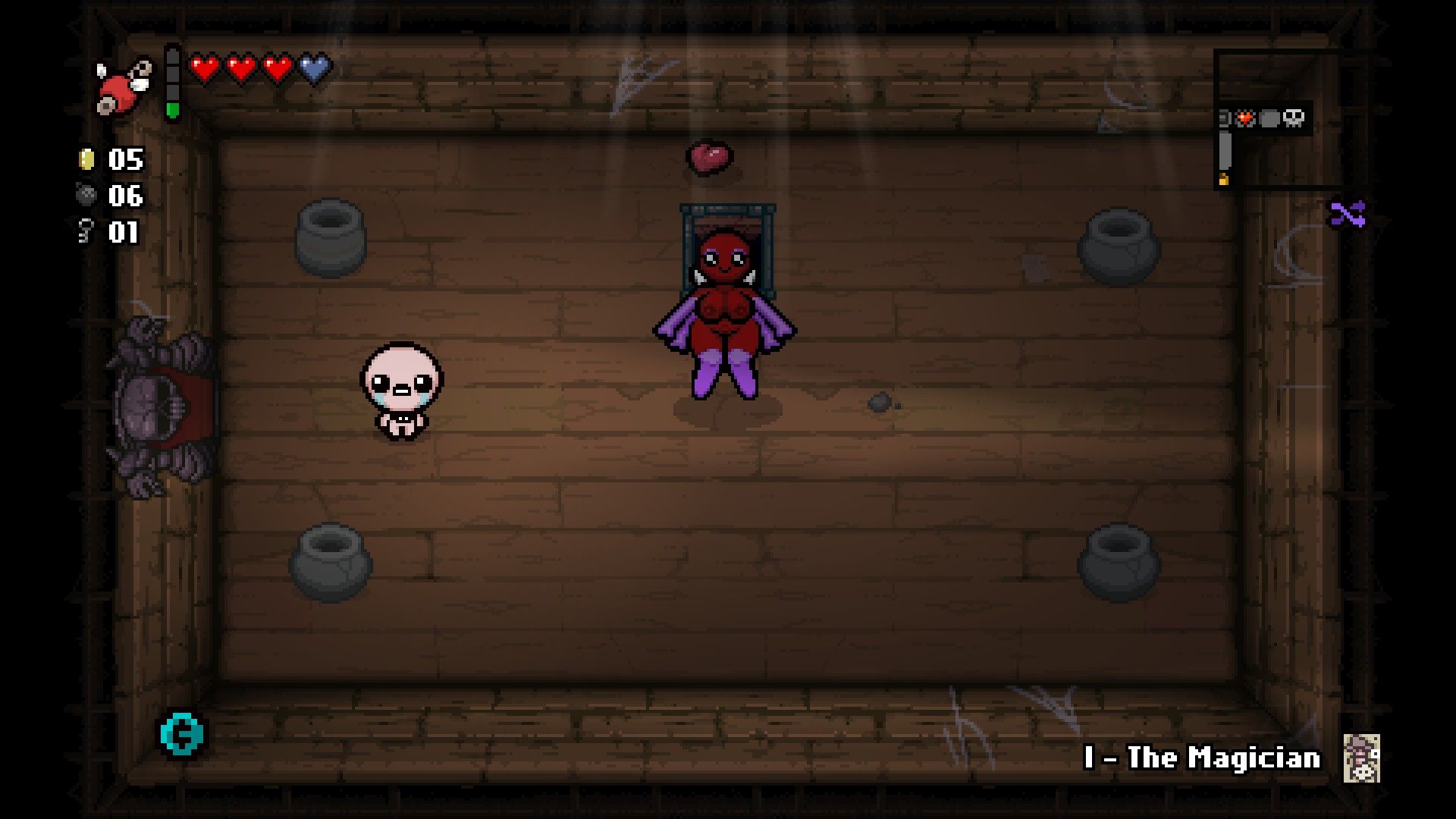The height and width of the screenshot is (819, 1456).
Task: Click the red heart icon on the minimap
Action: click(1245, 118)
